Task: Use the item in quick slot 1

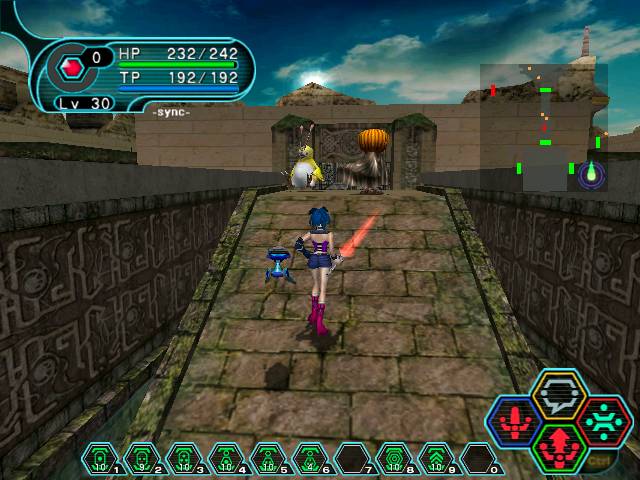Action: 100,458
